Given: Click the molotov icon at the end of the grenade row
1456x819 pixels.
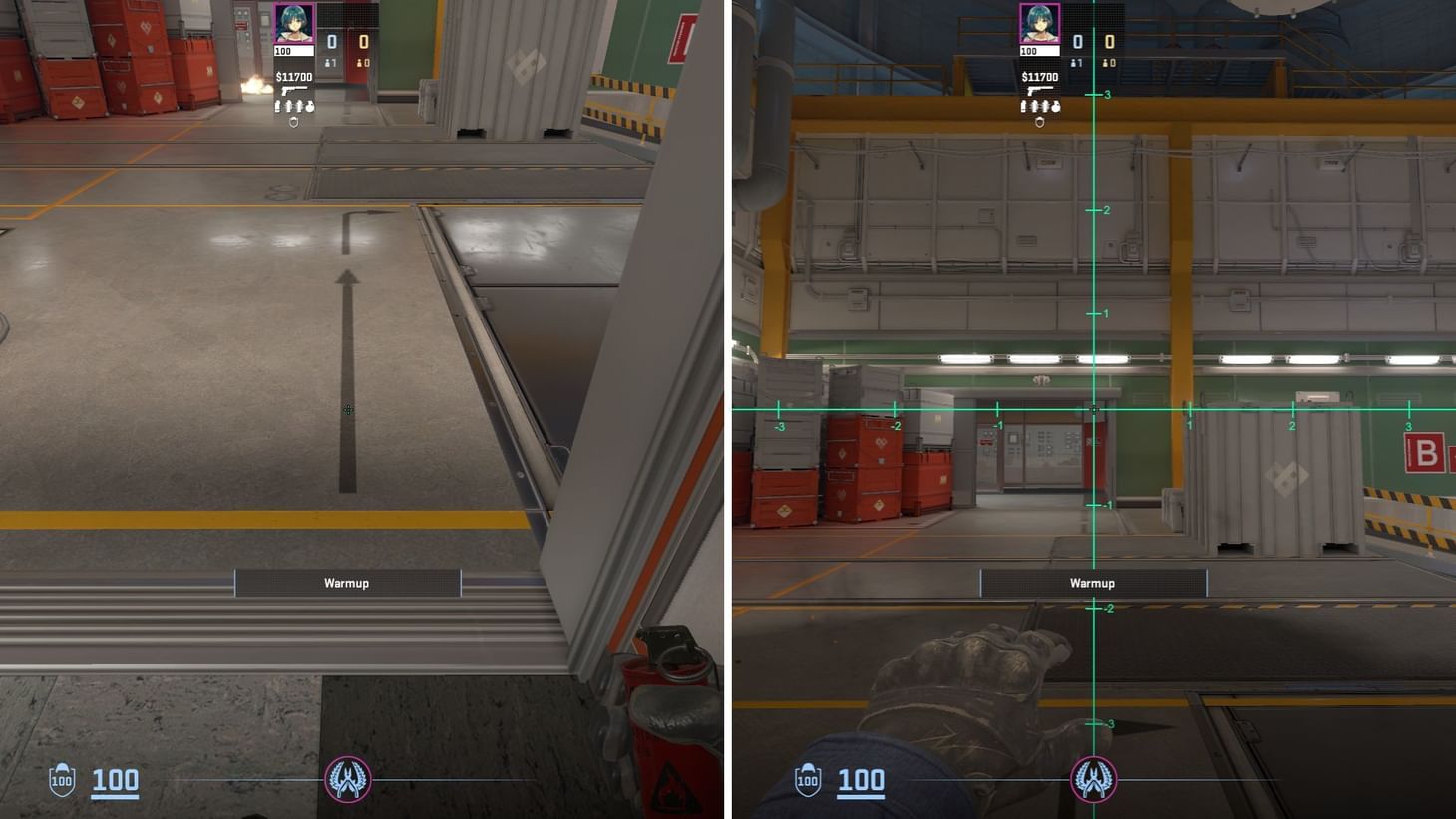Looking at the screenshot, I should pyautogui.click(x=310, y=105).
